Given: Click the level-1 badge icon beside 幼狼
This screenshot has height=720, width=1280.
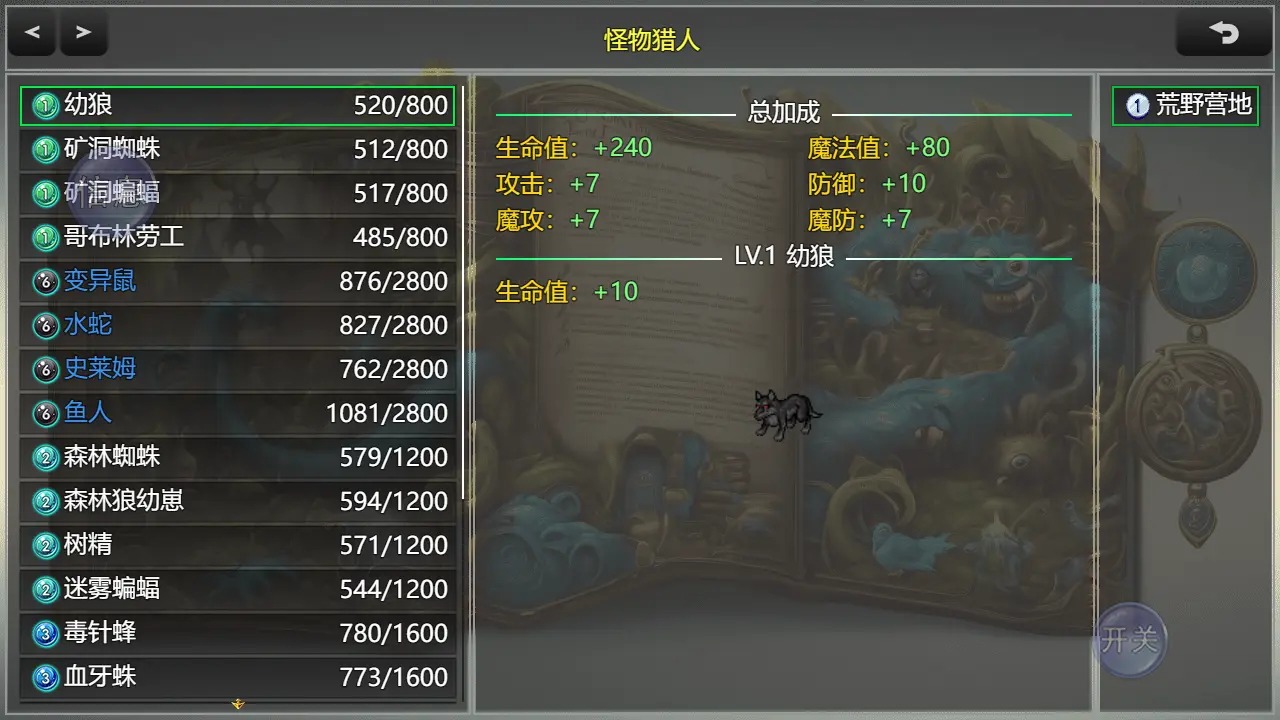Looking at the screenshot, I should (x=44, y=106).
